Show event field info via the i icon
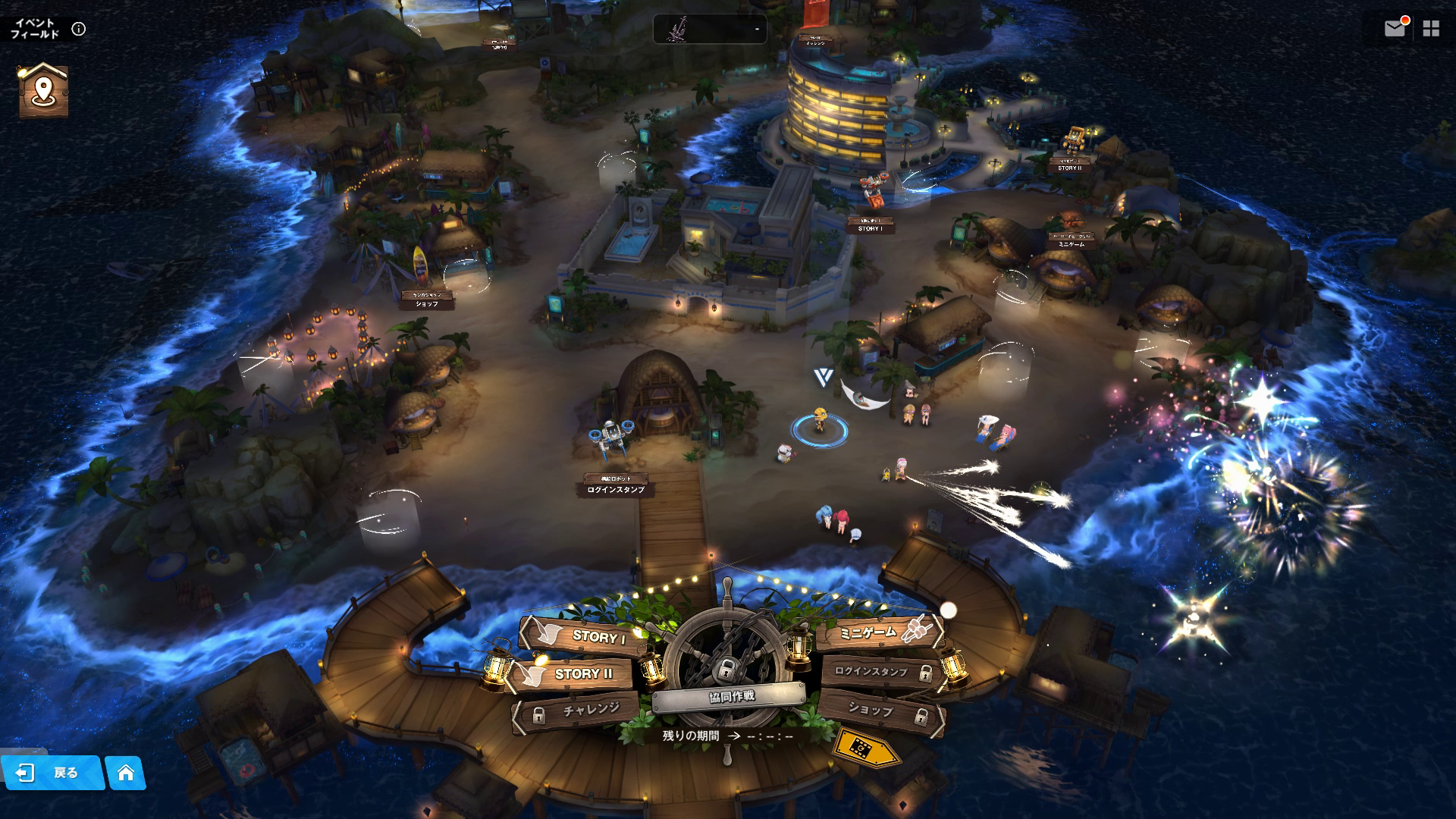This screenshot has height=819, width=1456. coord(79,29)
